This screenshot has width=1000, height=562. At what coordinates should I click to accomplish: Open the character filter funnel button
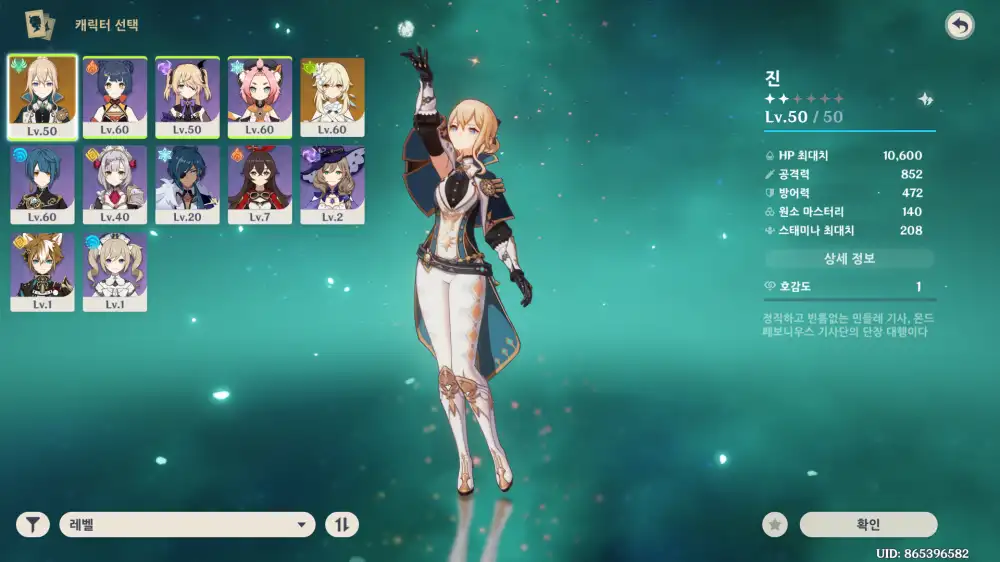click(x=33, y=524)
